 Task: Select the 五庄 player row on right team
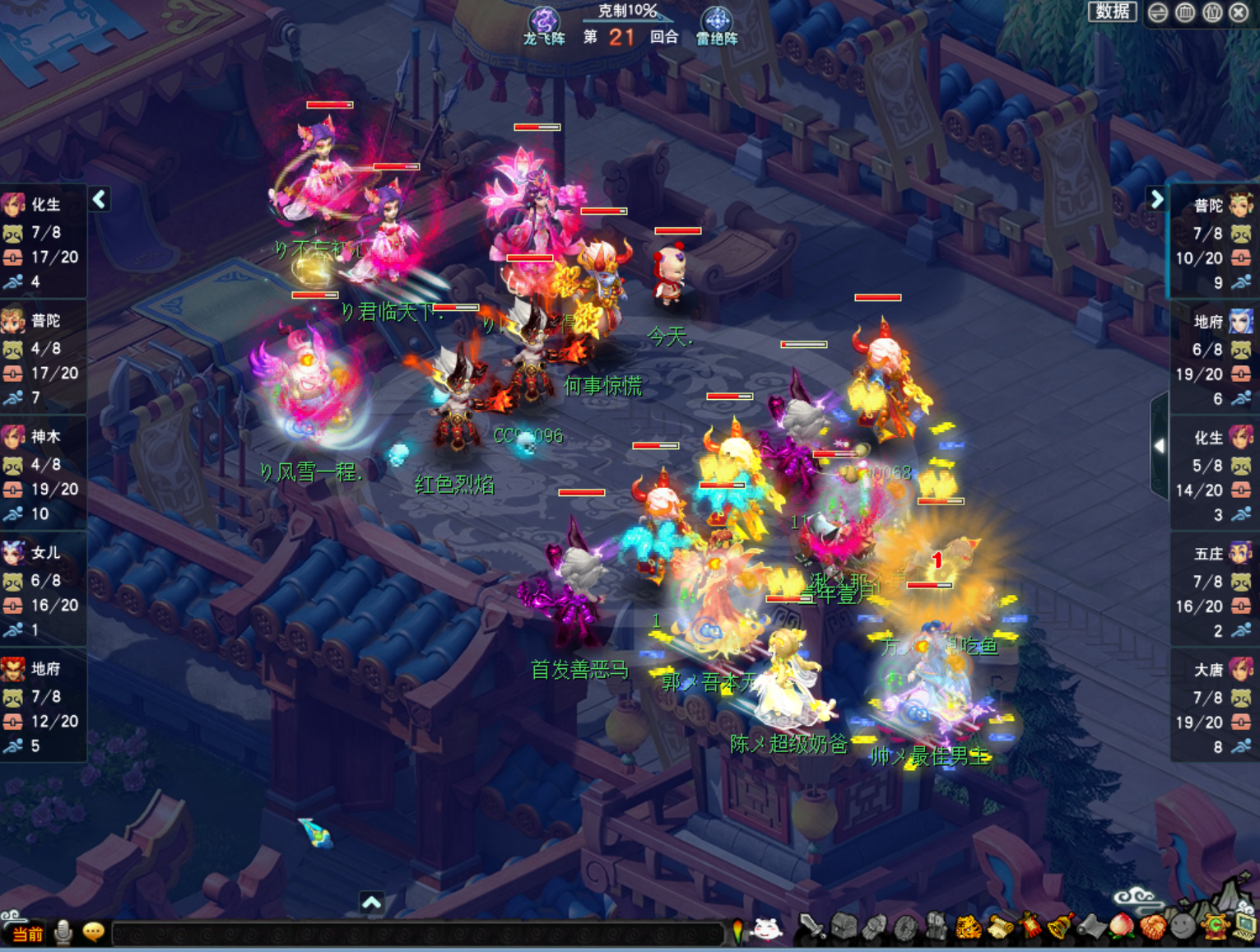(1215, 592)
